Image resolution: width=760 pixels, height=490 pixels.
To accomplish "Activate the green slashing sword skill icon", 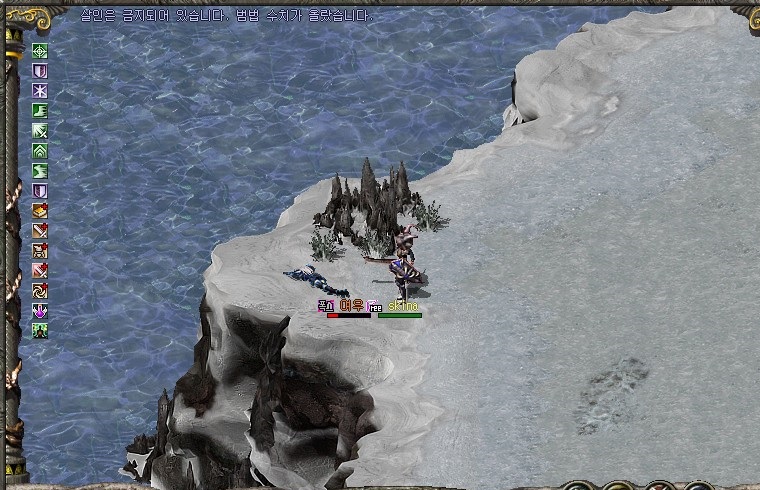I will (40, 131).
